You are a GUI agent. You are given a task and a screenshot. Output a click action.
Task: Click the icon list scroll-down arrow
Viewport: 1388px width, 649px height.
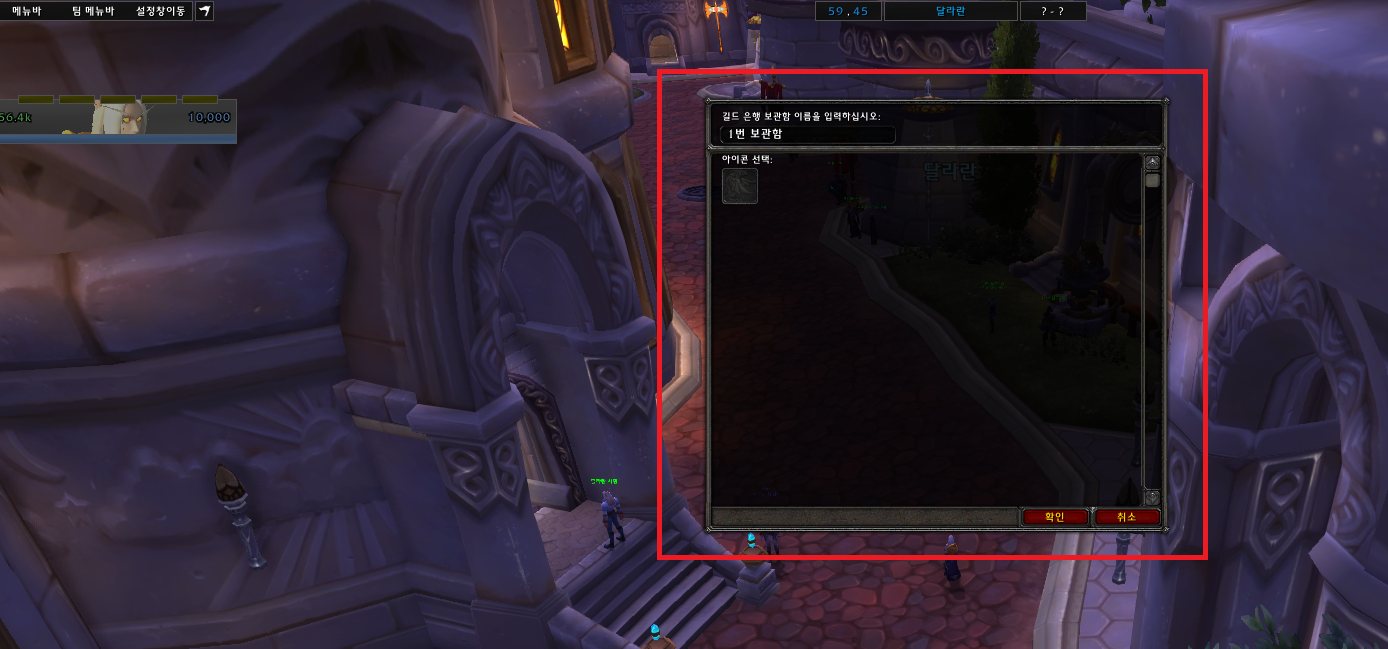[1152, 497]
